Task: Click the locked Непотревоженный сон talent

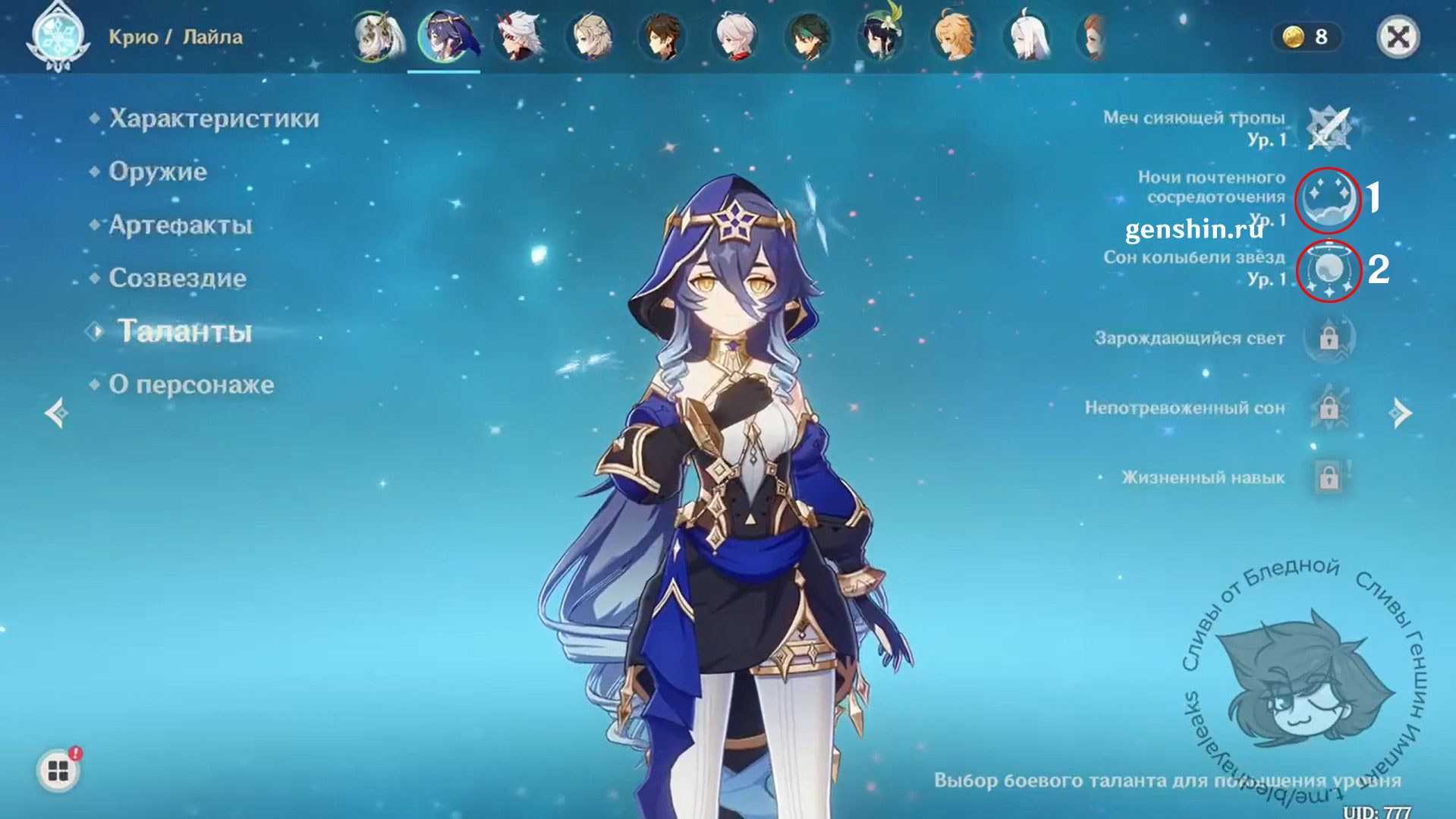Action: point(1329,408)
